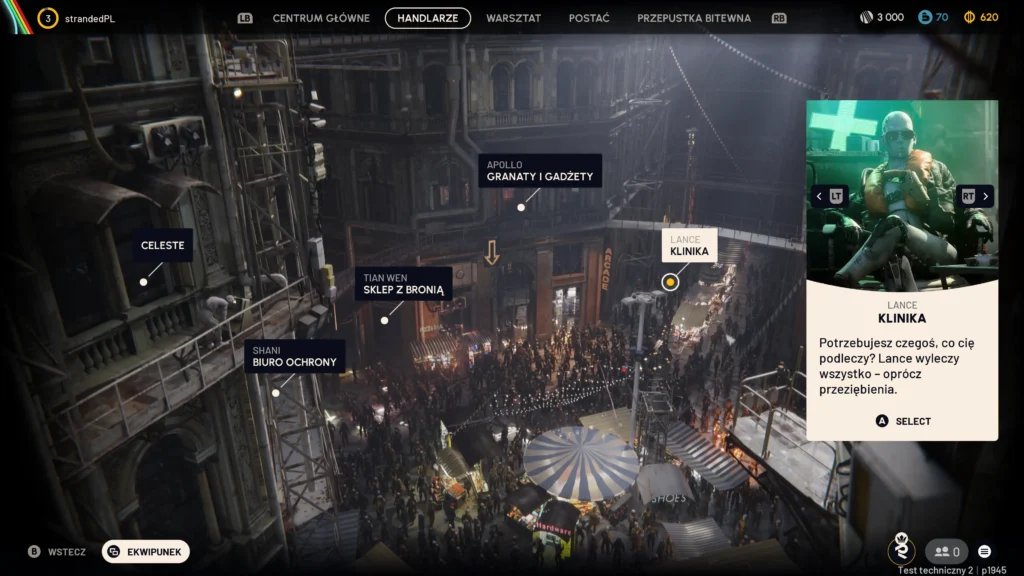Open the Przepustka Bitewna tab
This screenshot has width=1024, height=576.
(x=698, y=18)
